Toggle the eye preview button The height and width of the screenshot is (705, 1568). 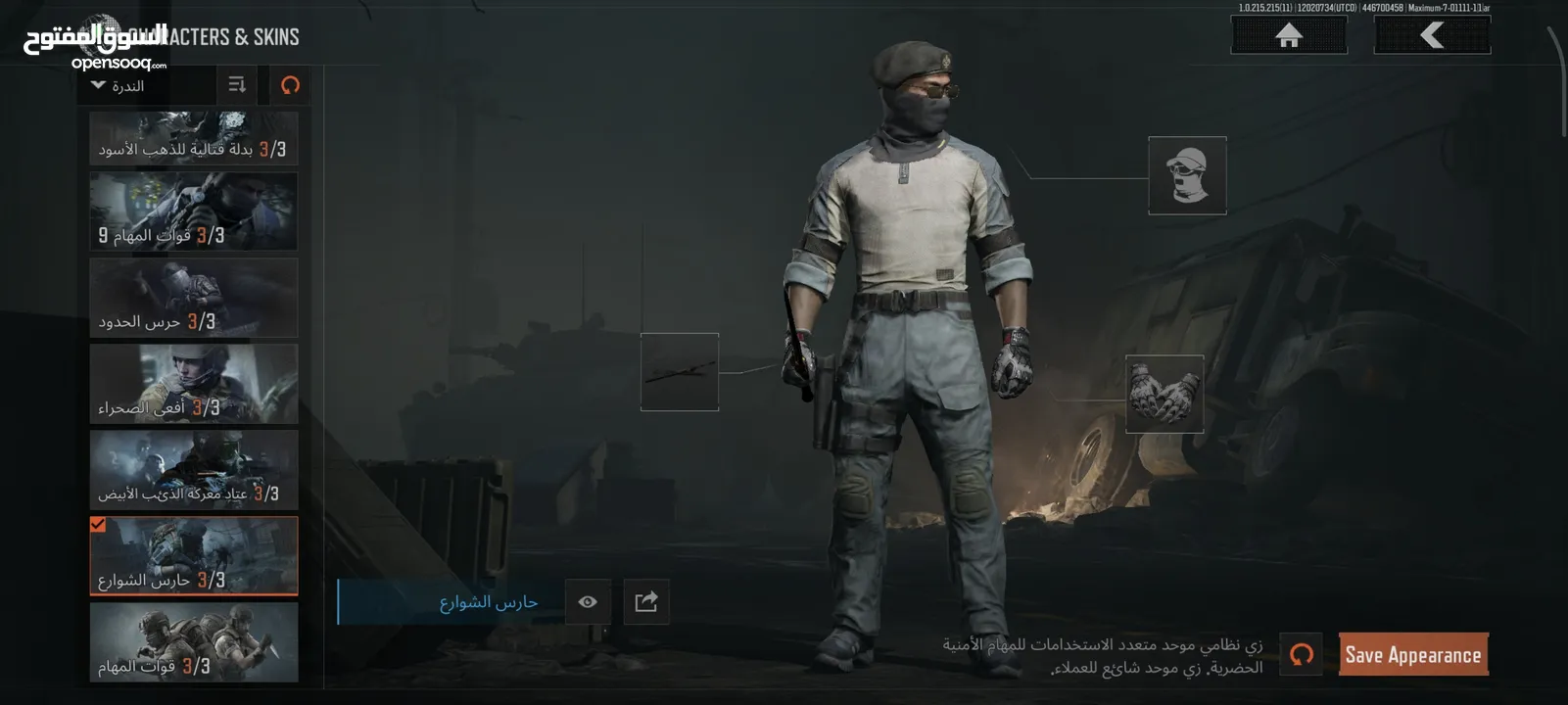tap(588, 602)
